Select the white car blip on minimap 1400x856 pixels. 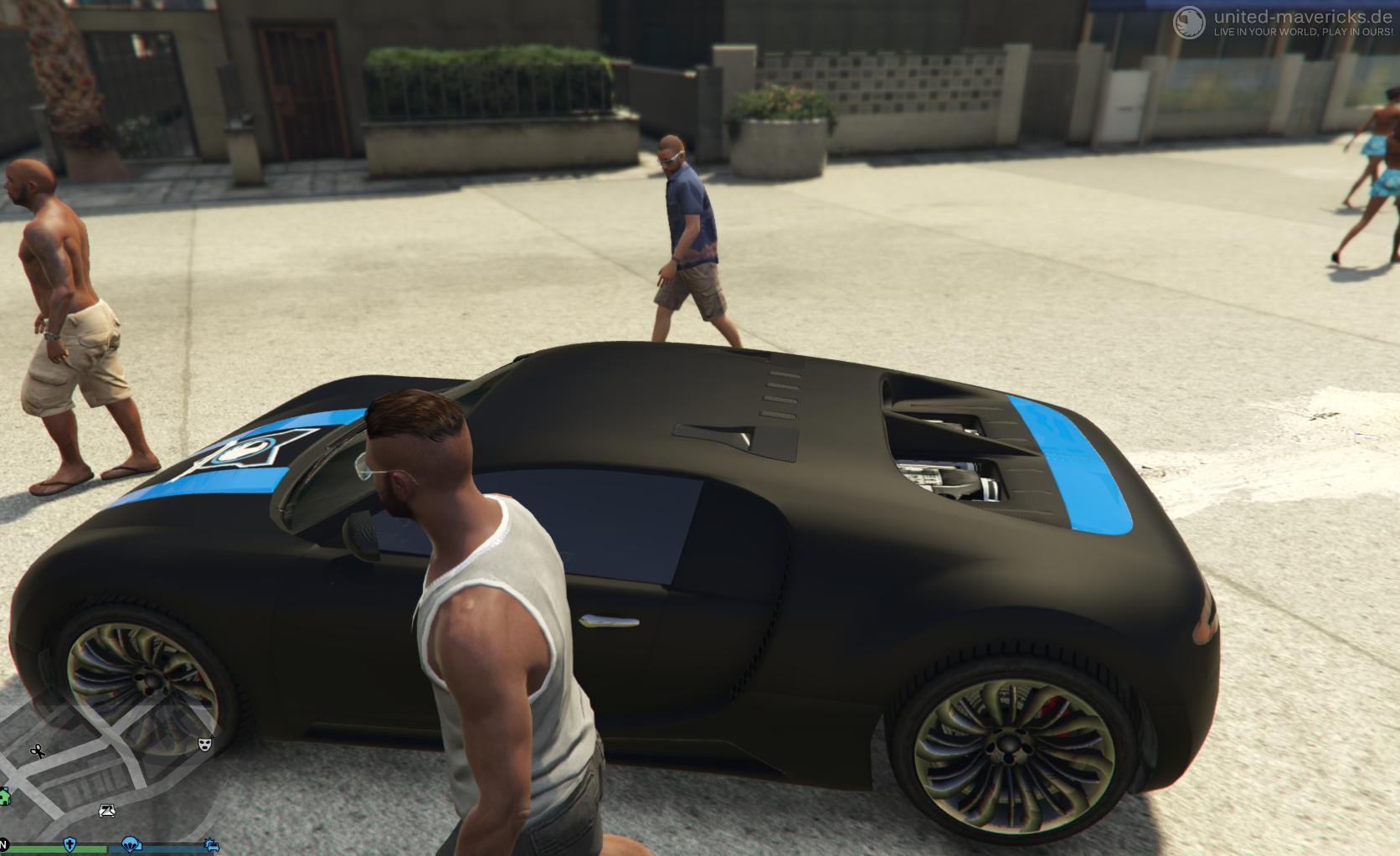tap(107, 810)
